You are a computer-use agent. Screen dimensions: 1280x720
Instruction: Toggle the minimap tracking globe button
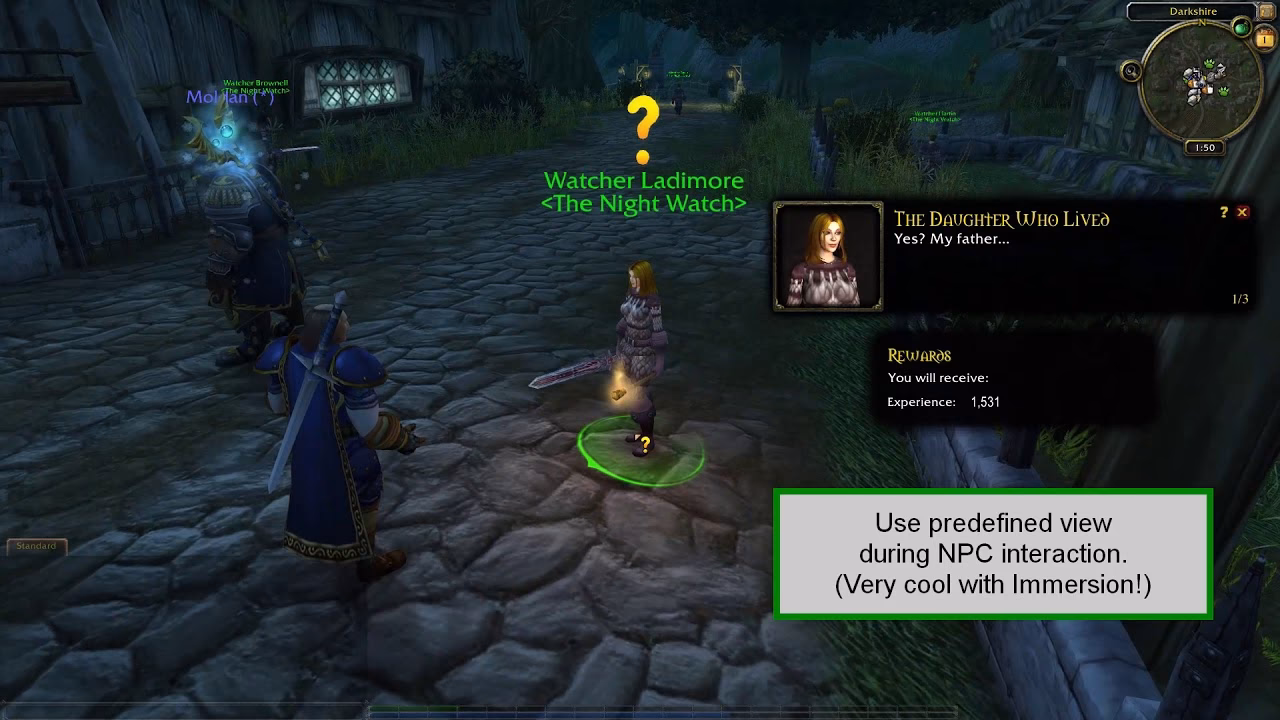[1240, 28]
